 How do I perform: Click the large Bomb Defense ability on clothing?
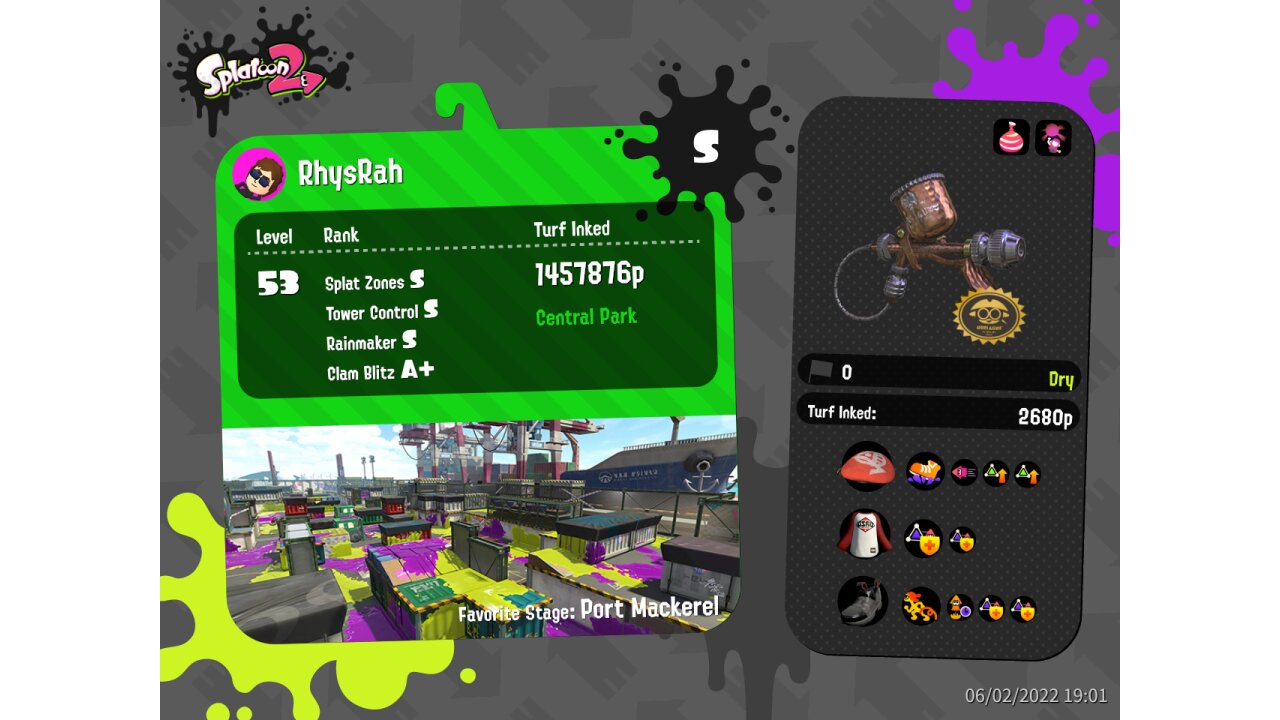(x=923, y=539)
